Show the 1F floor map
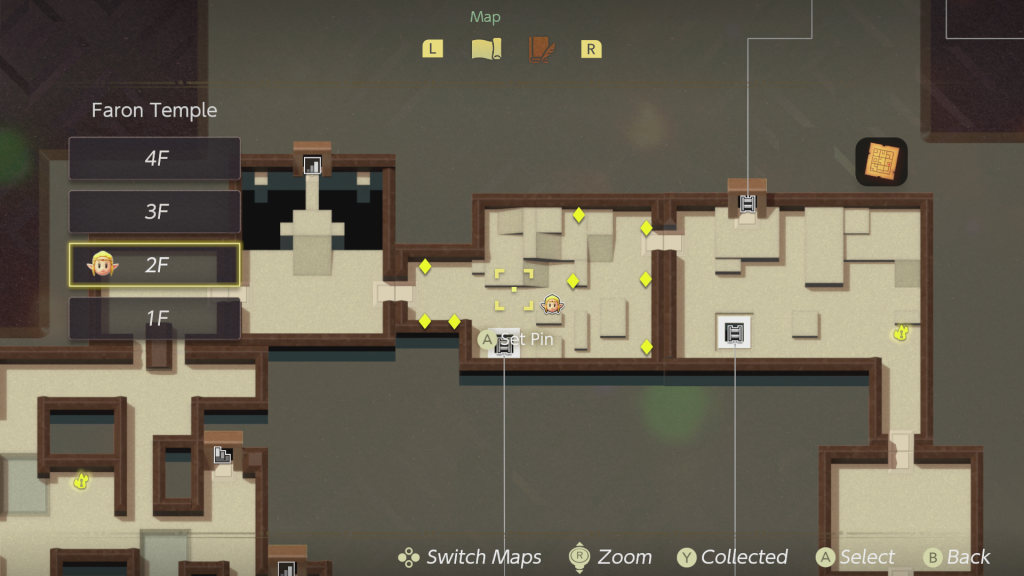Viewport: 1024px width, 576px height. (155, 318)
